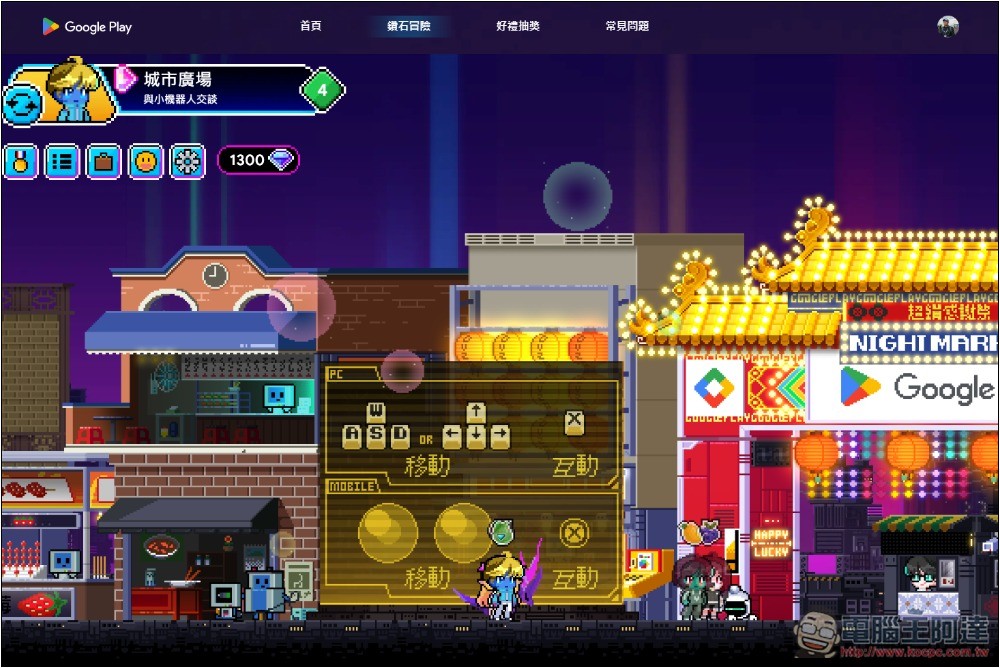Switch to the 鑽石冒險 tab
This screenshot has width=1000, height=668.
409,26
